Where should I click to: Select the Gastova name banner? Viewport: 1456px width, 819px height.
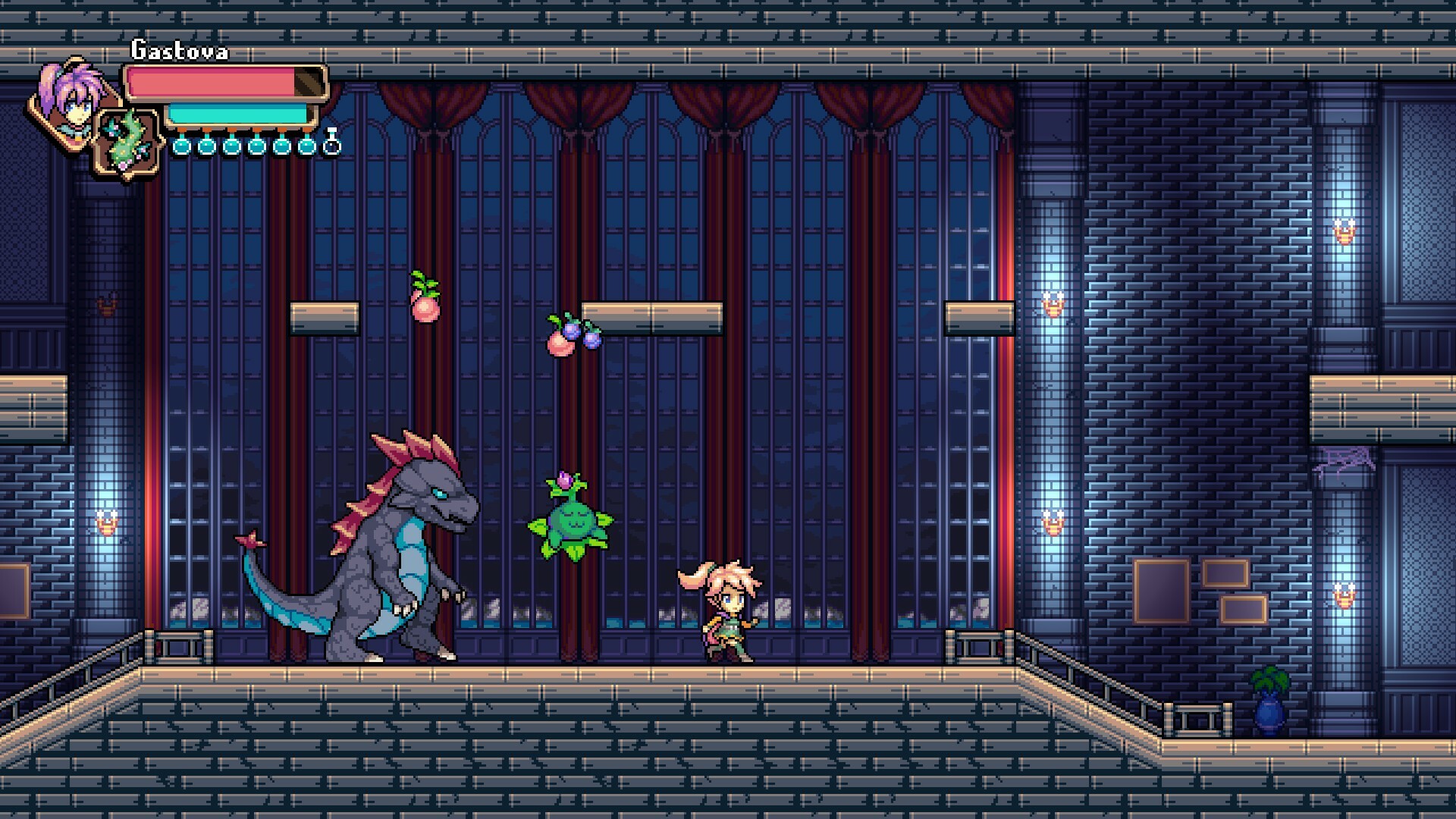[180, 50]
